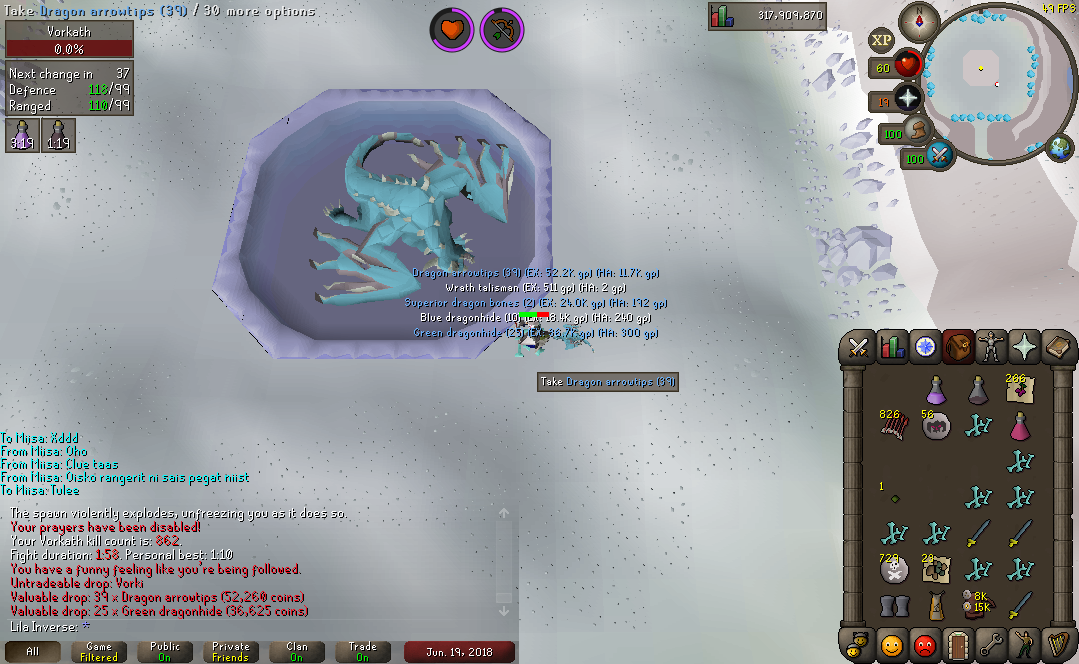Switch to the Skills tab
The height and width of the screenshot is (664, 1079).
[891, 347]
